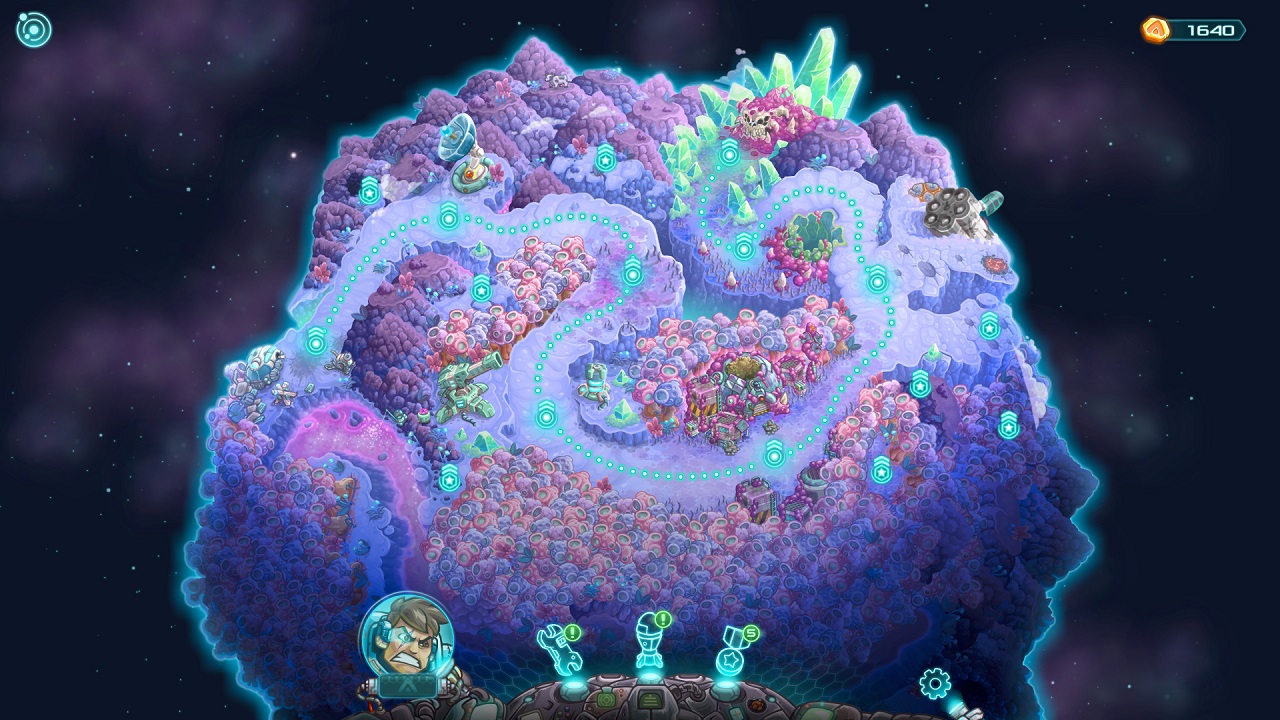Open the star system map icon
The height and width of the screenshot is (720, 1280).
coord(33,28)
